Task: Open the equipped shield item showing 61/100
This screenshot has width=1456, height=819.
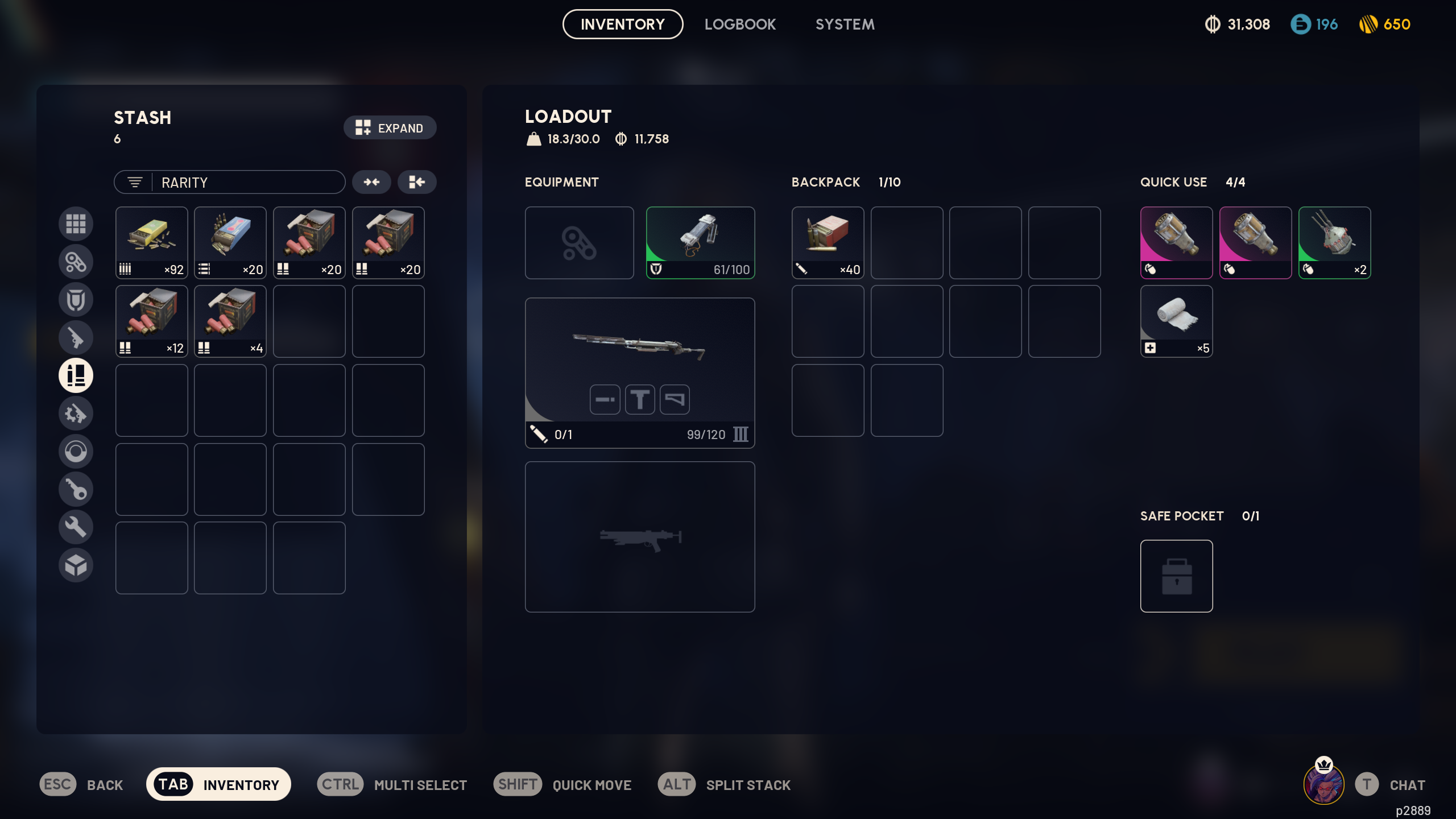Action: pyautogui.click(x=701, y=243)
